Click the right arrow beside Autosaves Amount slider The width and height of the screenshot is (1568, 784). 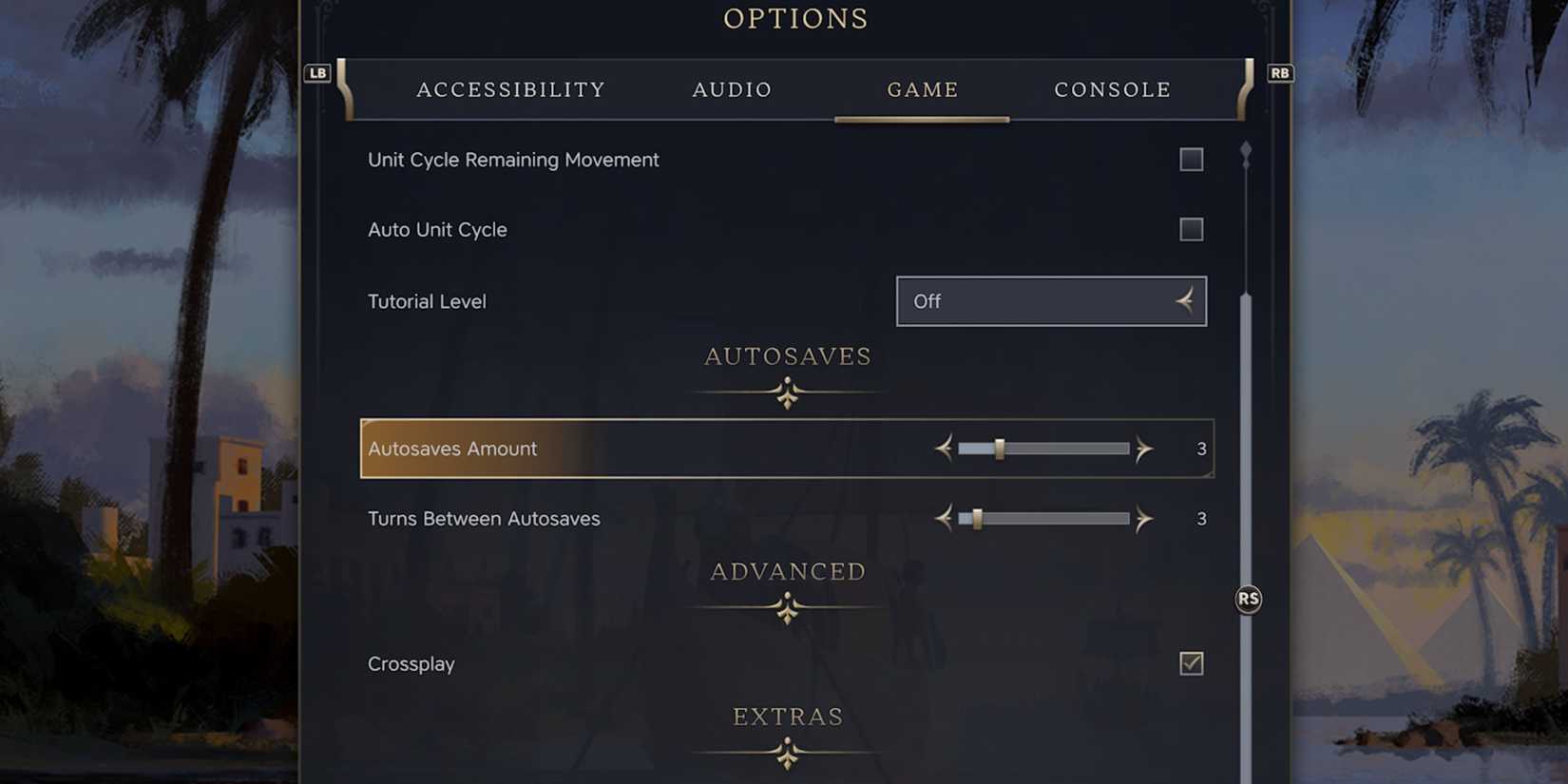pyautogui.click(x=1144, y=448)
